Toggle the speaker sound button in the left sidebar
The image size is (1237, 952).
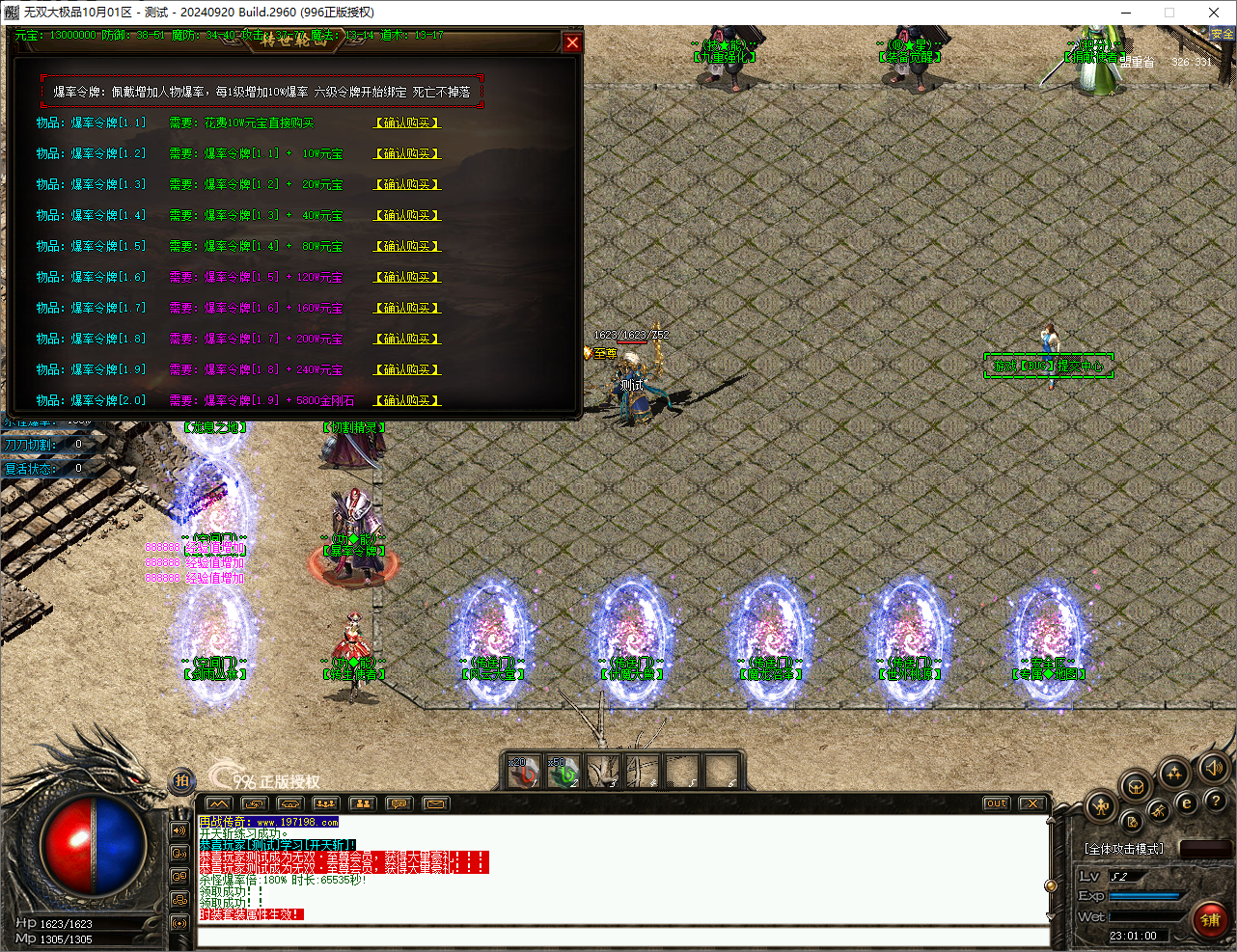coord(179,829)
